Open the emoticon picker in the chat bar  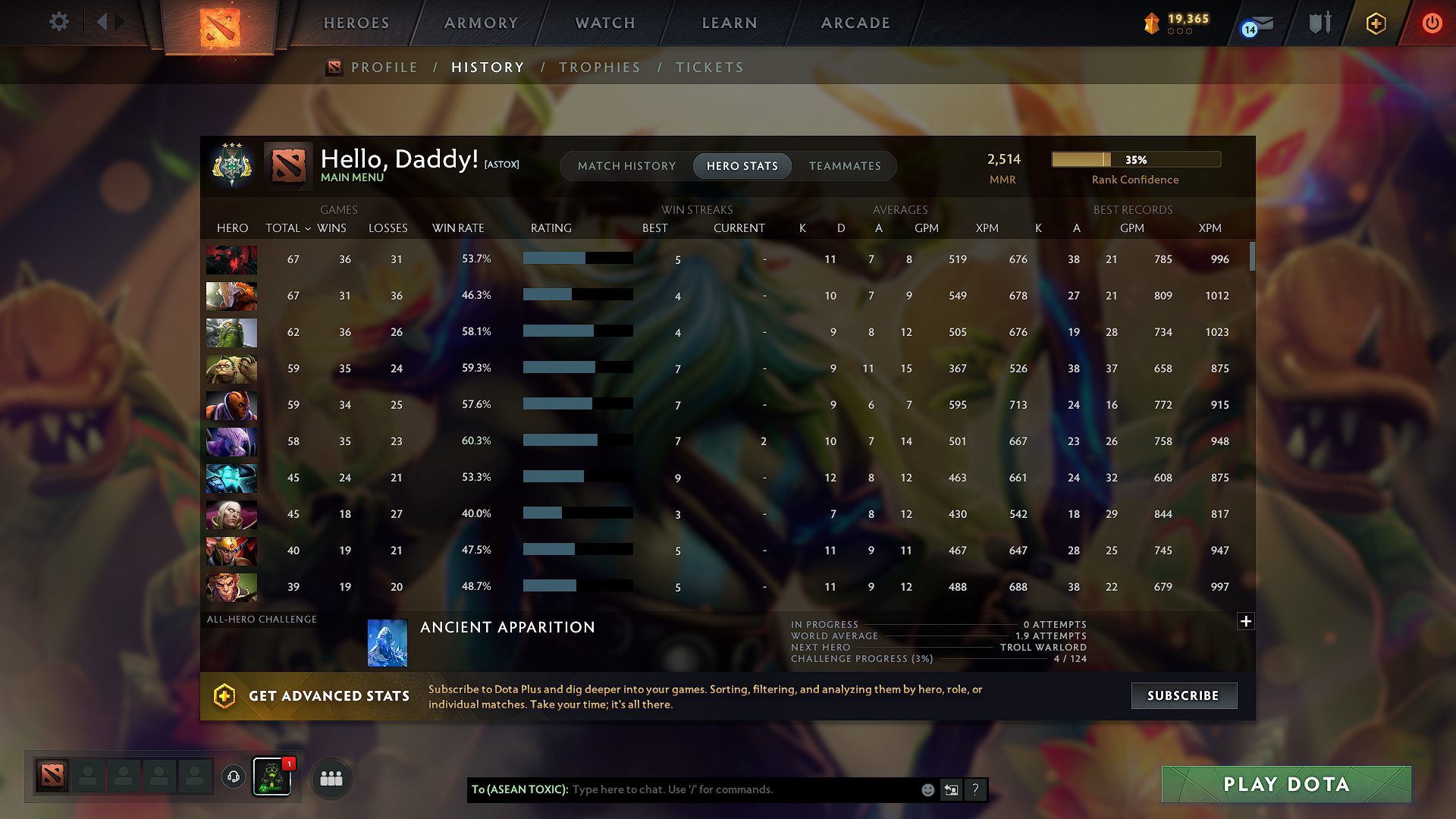coord(927,789)
